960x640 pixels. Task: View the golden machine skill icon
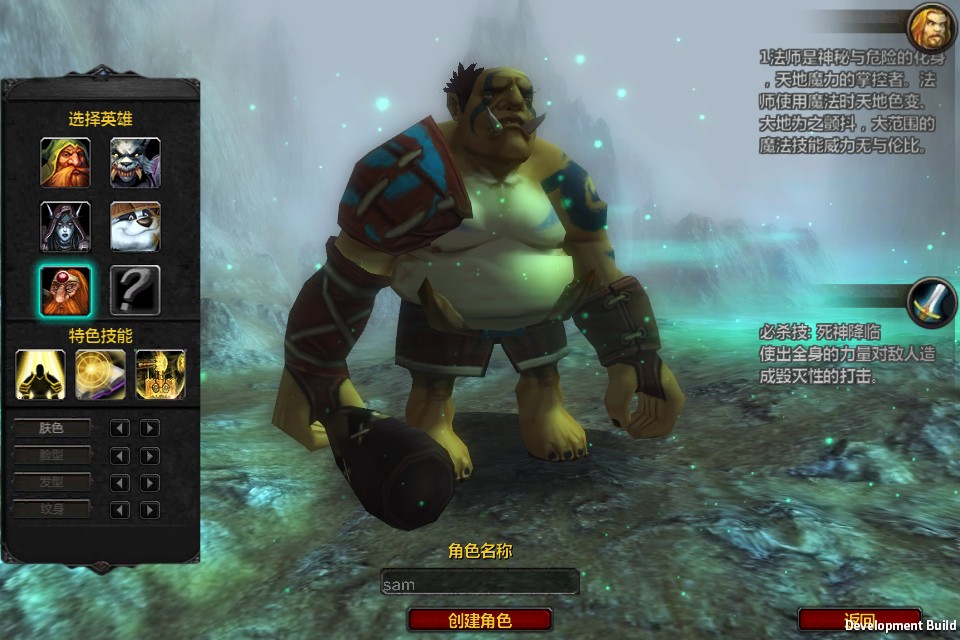point(160,374)
